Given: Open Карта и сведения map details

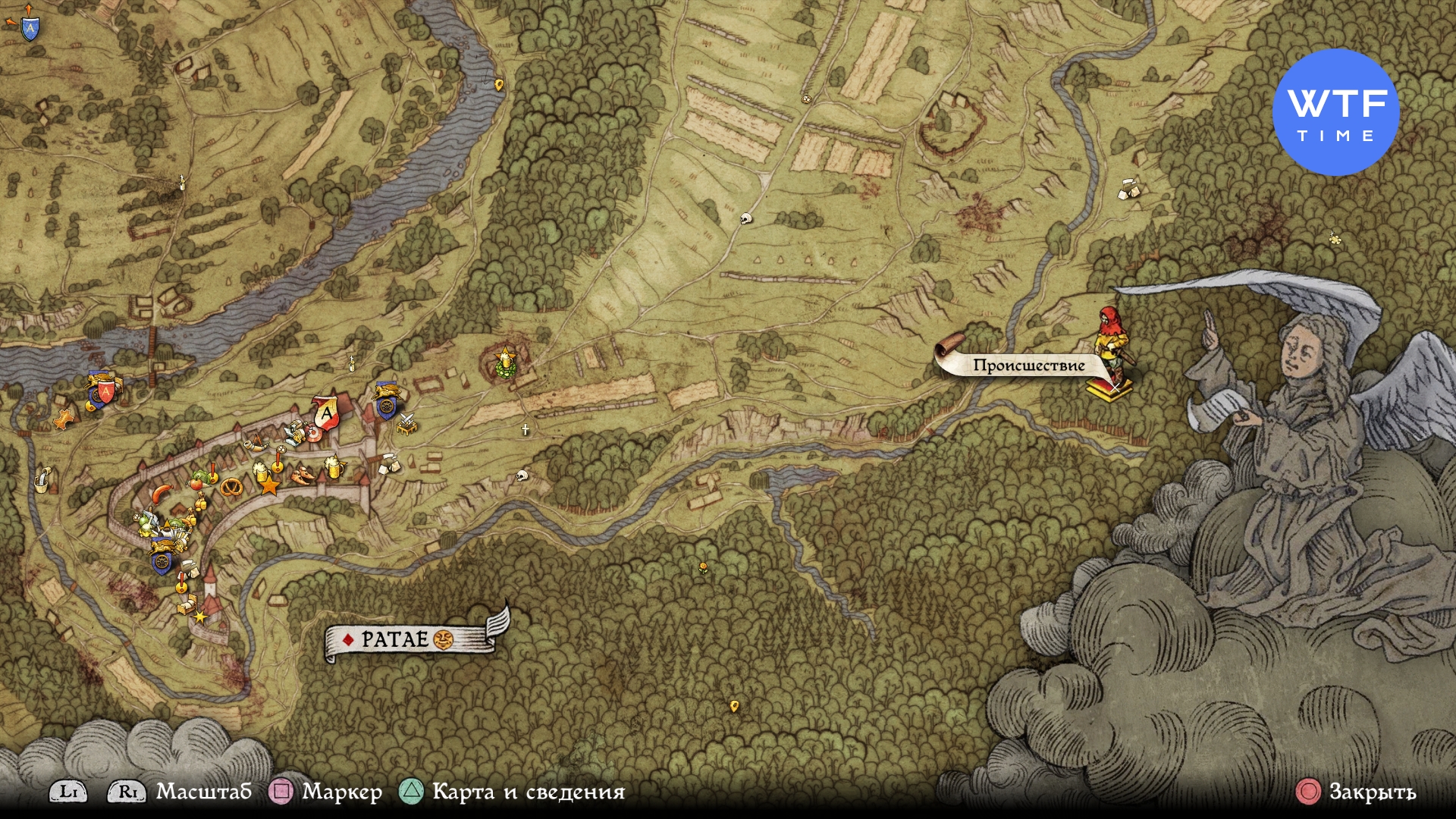Looking at the screenshot, I should 528,792.
